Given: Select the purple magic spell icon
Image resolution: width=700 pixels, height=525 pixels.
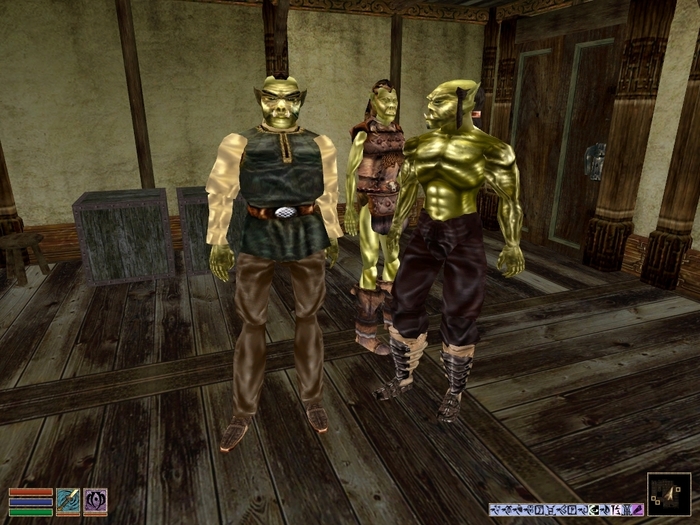Looking at the screenshot, I should point(95,500).
